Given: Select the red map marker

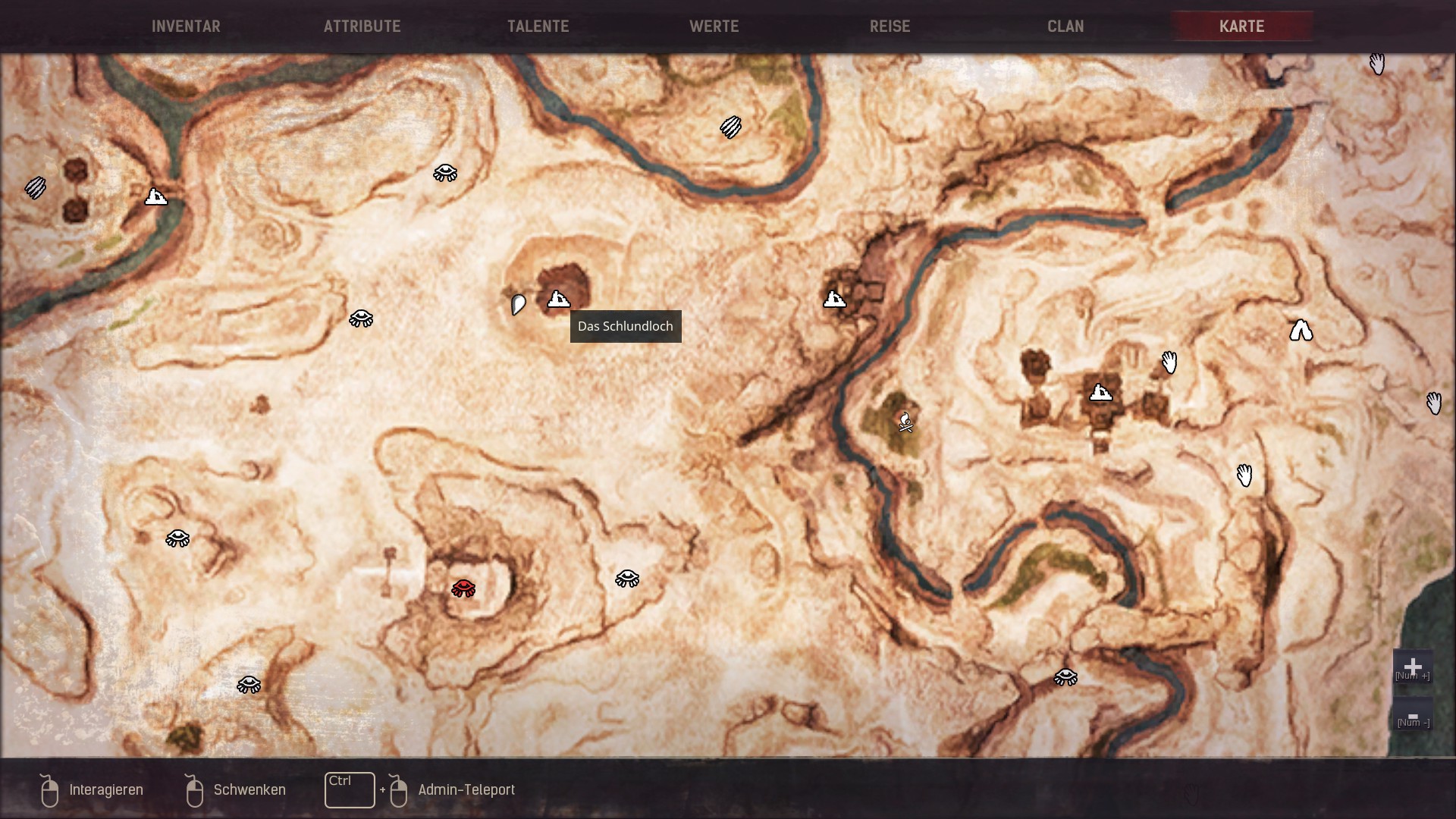Looking at the screenshot, I should tap(463, 588).
